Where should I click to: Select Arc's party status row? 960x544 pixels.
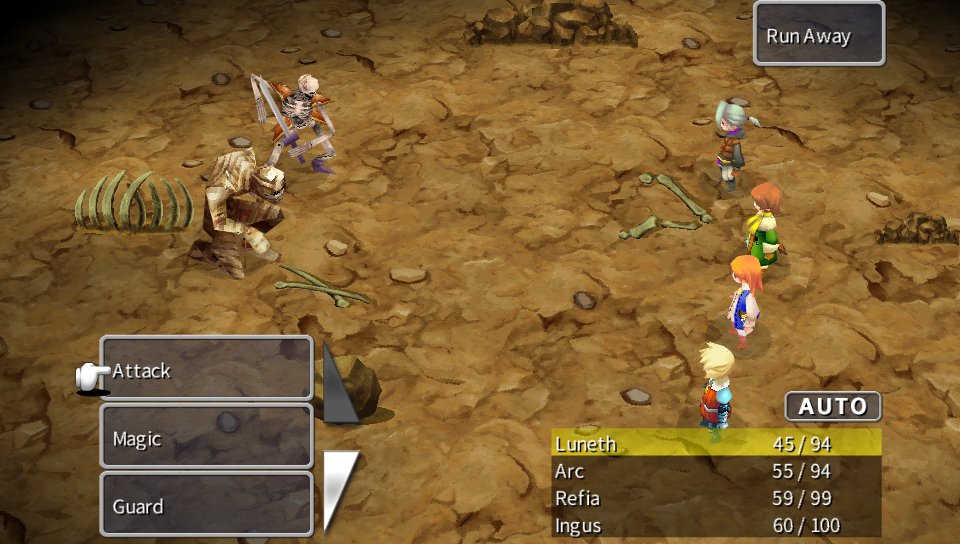pyautogui.click(x=716, y=471)
